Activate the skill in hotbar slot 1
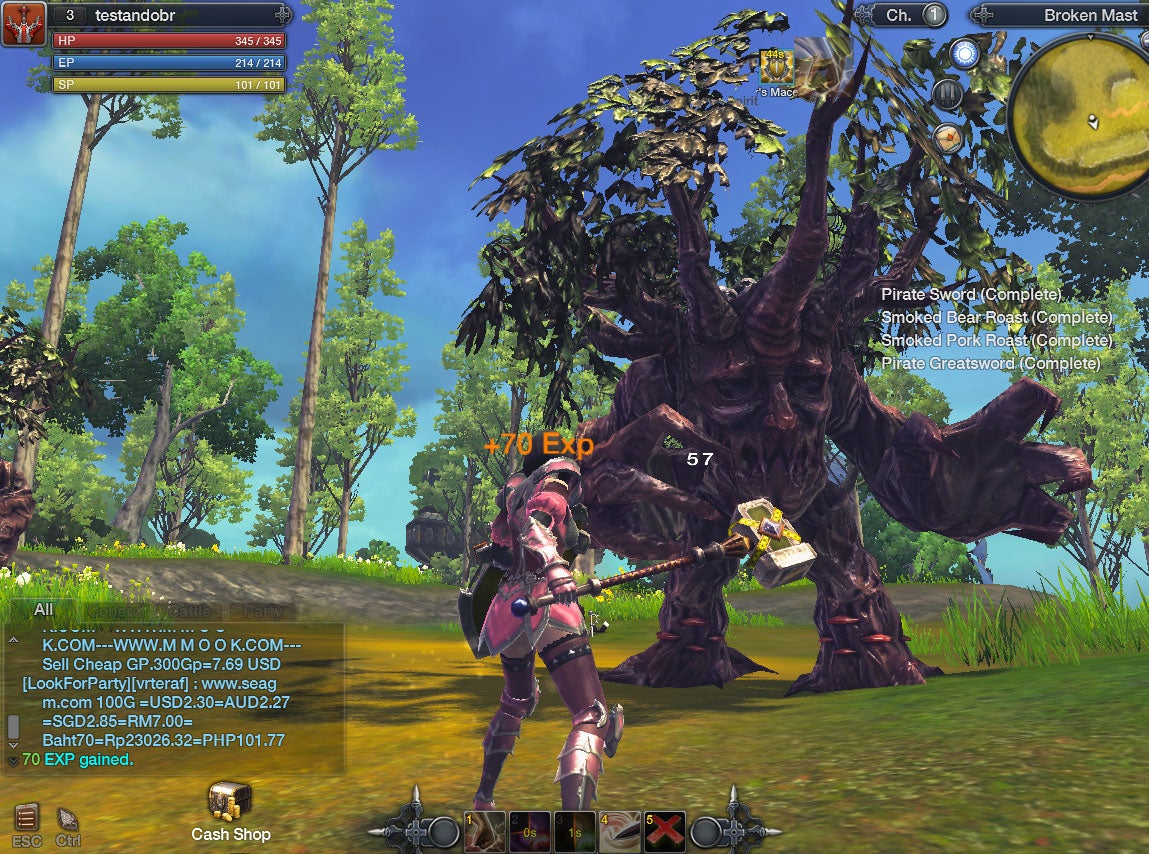 point(484,831)
